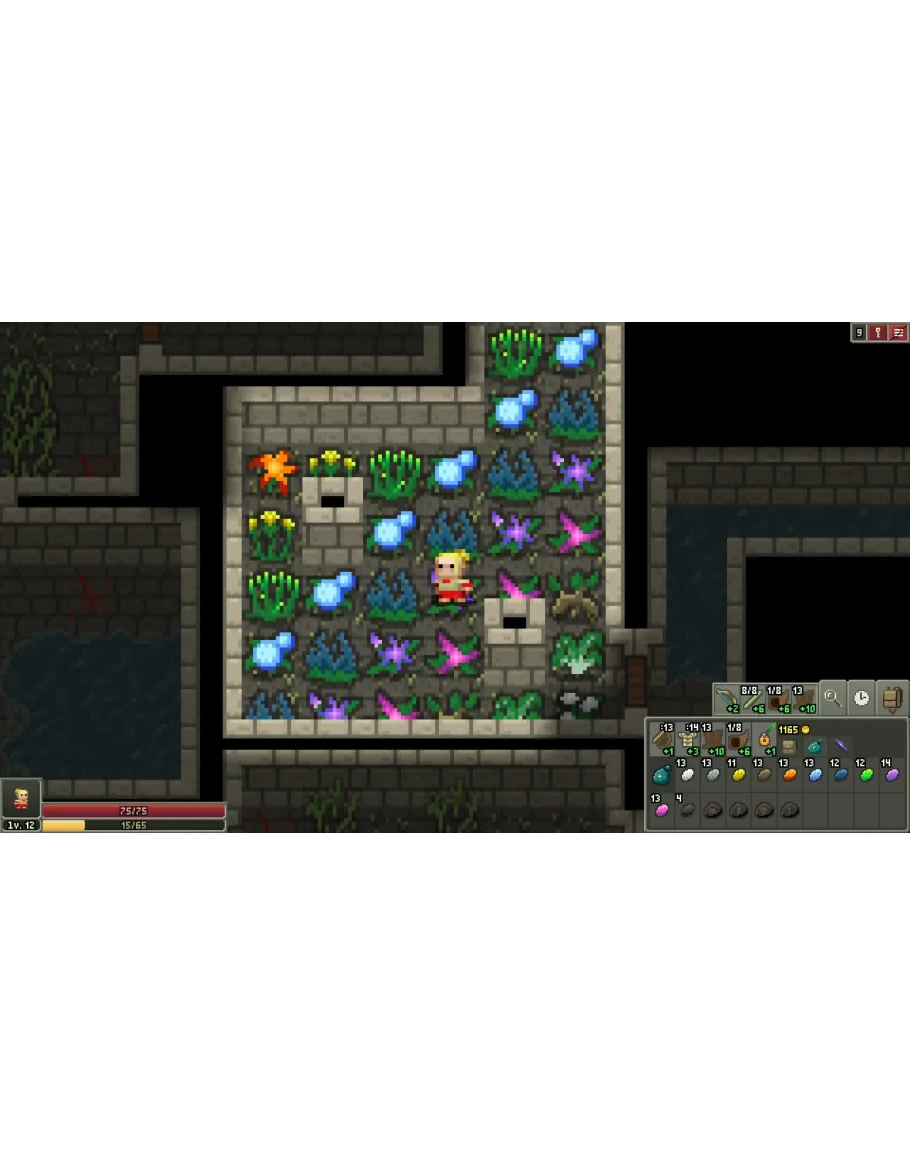
Task: Select the yellow seed stack of 11
Action: coord(739,775)
